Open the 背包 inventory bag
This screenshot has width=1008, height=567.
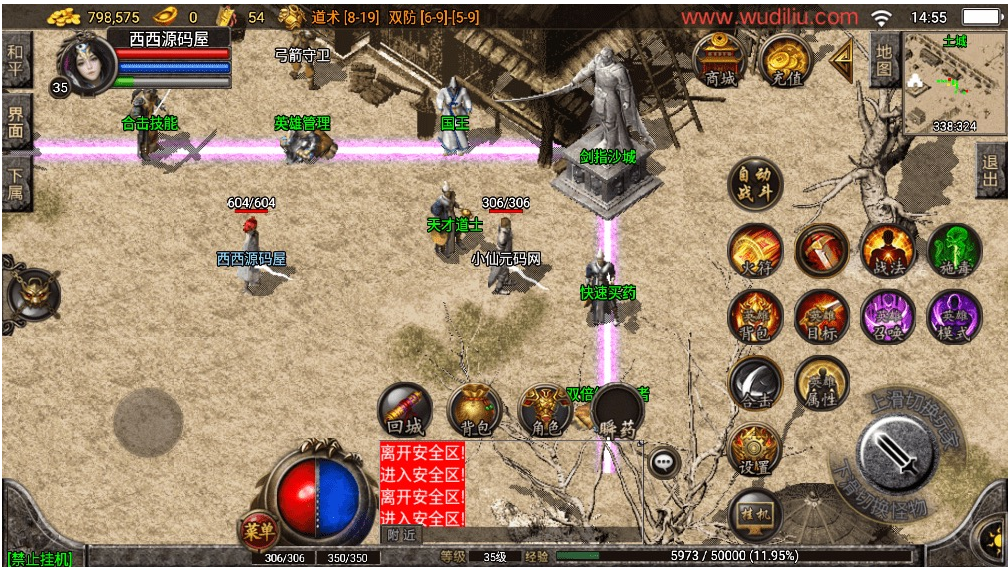(x=474, y=411)
